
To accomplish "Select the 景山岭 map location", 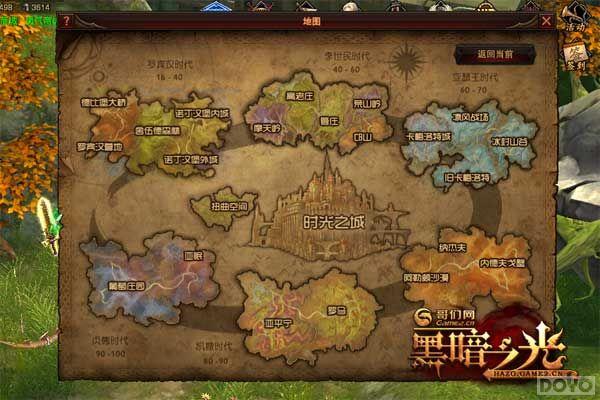I will tap(367, 103).
